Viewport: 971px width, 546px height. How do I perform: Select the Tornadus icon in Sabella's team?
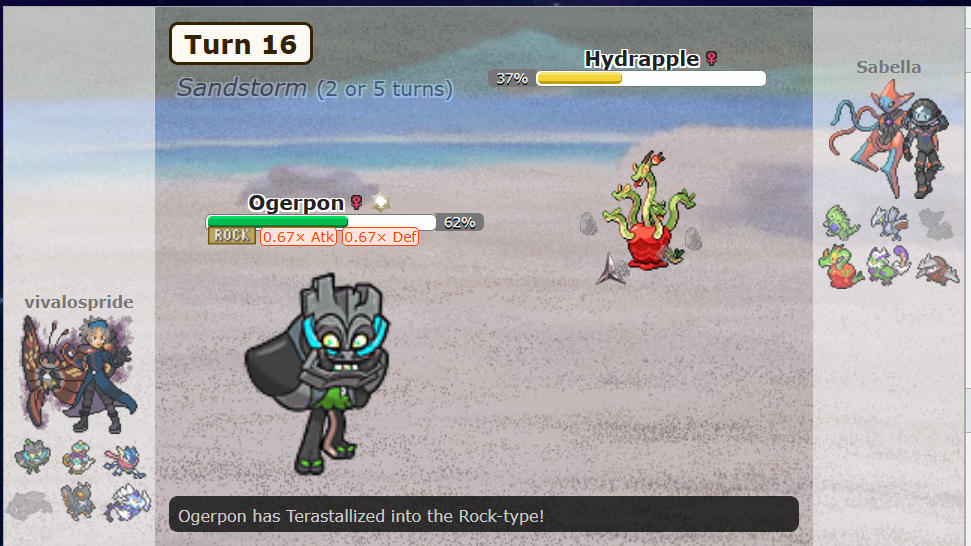(x=889, y=266)
